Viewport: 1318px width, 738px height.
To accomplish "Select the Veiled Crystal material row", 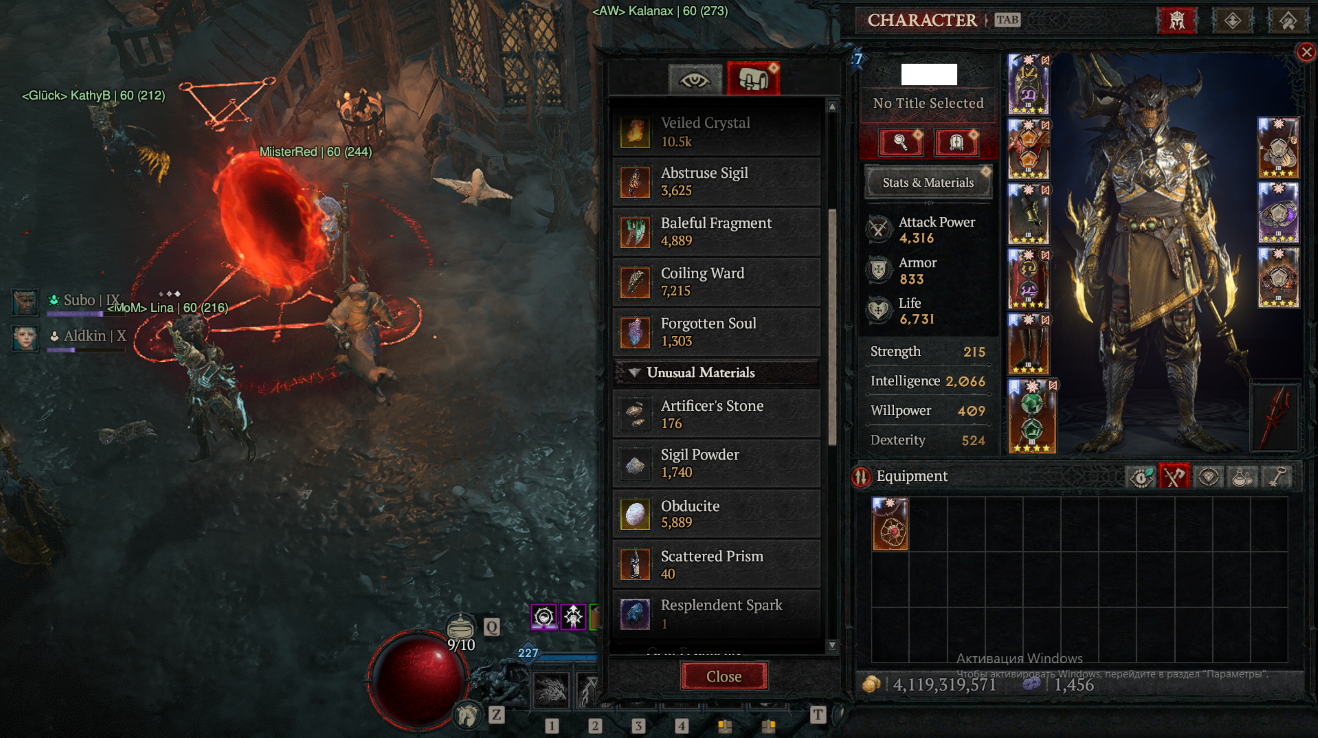I will pos(716,131).
